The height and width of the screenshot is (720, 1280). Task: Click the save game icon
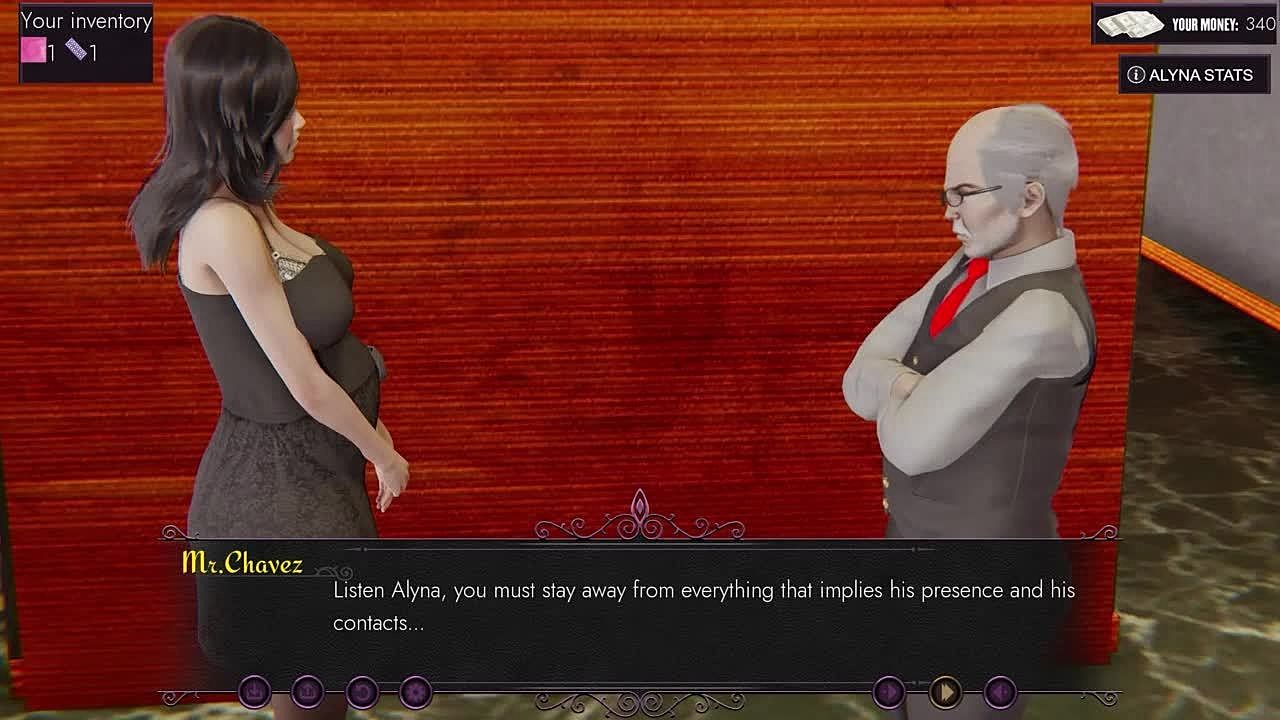tap(254, 691)
